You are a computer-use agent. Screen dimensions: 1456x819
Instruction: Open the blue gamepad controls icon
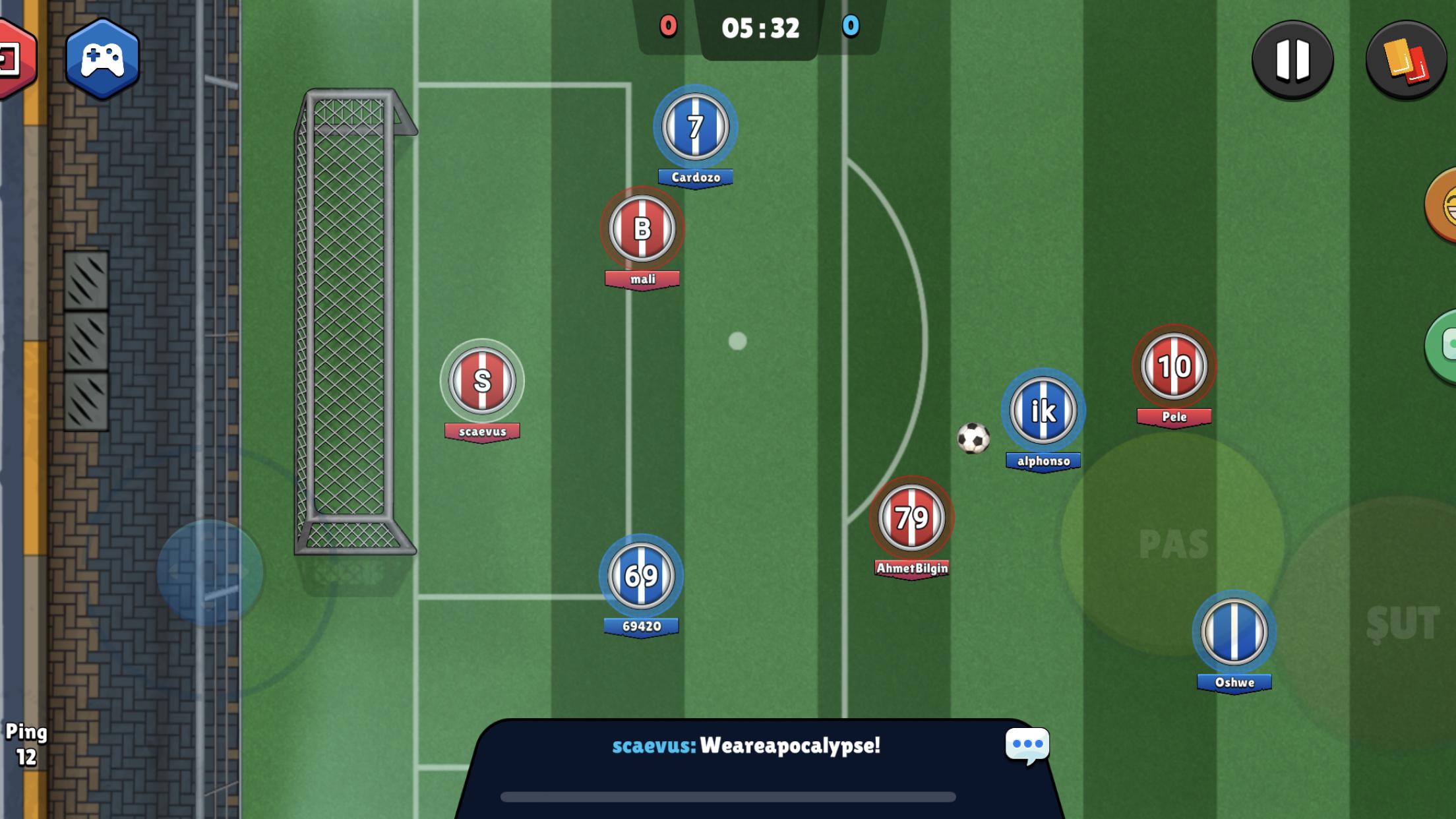(102, 59)
